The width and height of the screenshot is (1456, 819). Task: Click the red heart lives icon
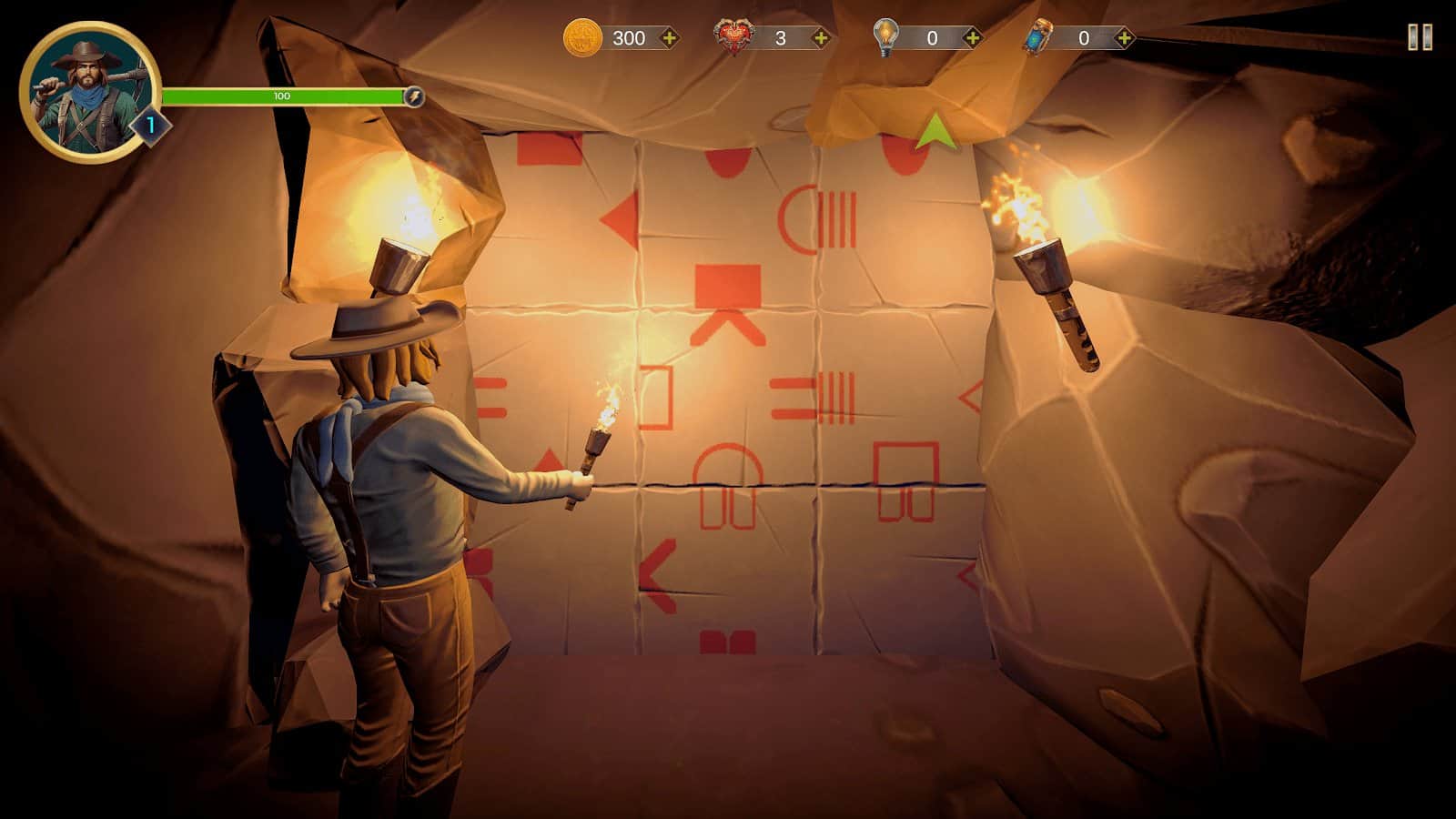tap(731, 35)
